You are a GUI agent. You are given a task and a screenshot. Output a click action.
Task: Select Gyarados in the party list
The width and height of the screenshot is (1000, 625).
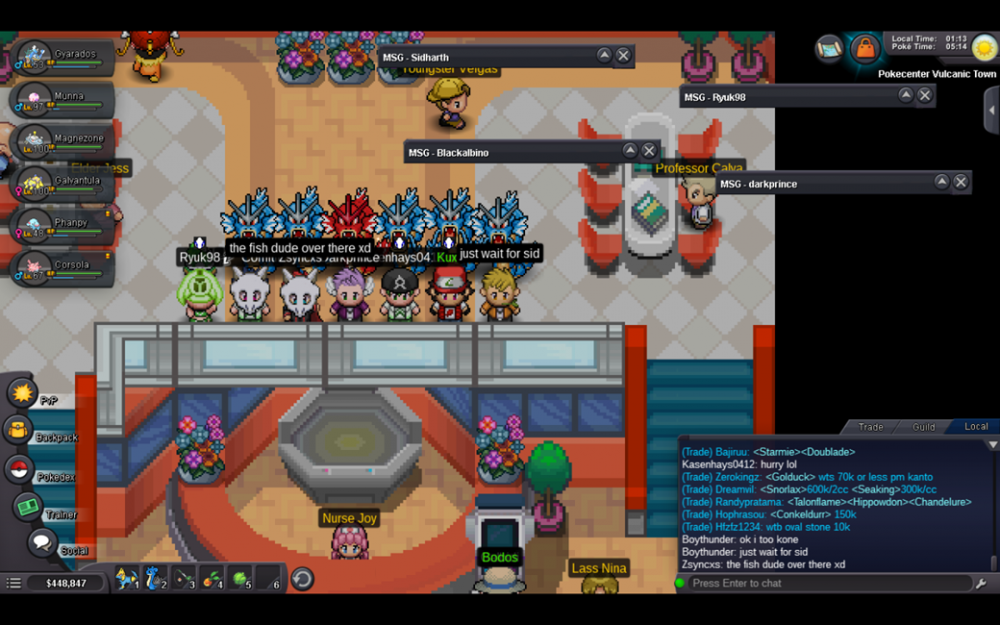(60, 57)
